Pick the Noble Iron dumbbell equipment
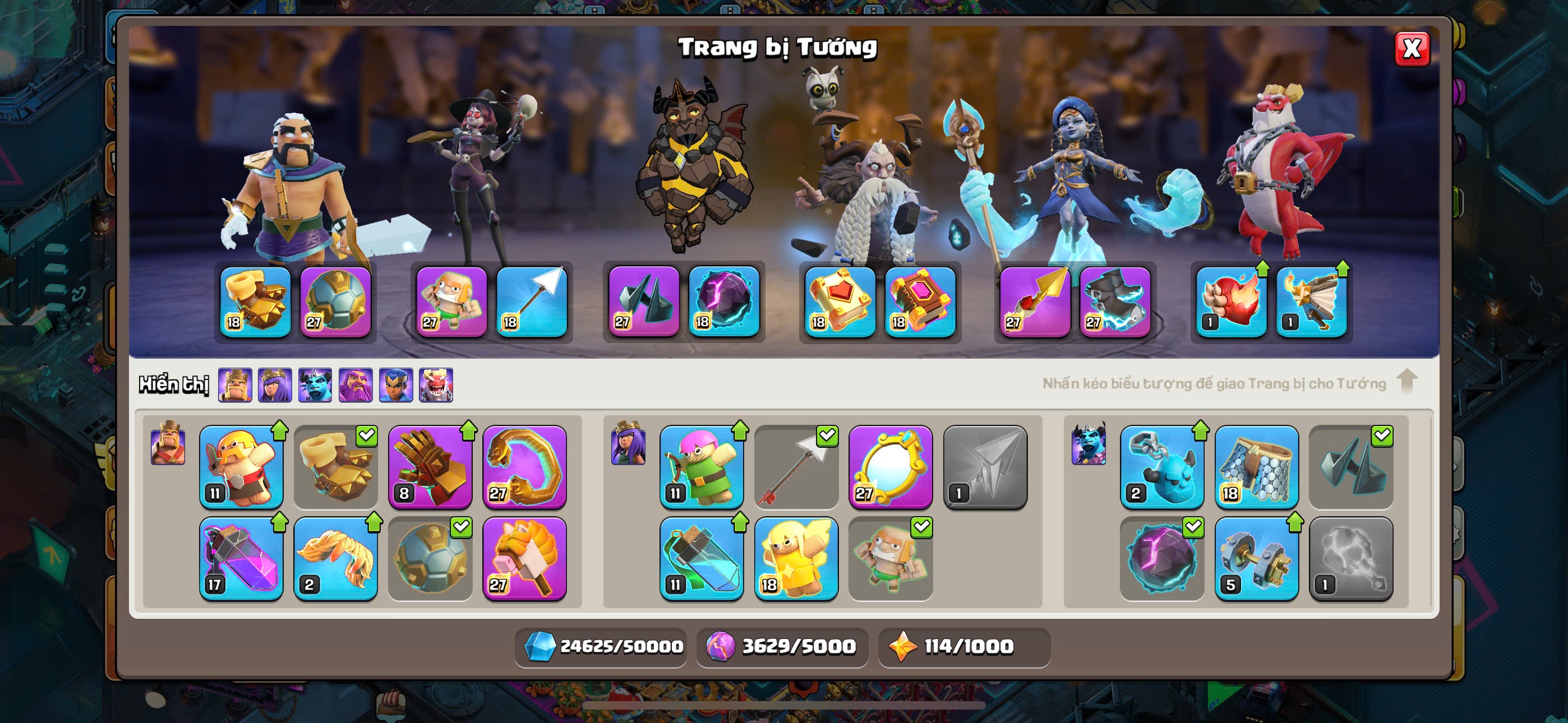Viewport: 1568px width, 723px height. coord(1256,558)
